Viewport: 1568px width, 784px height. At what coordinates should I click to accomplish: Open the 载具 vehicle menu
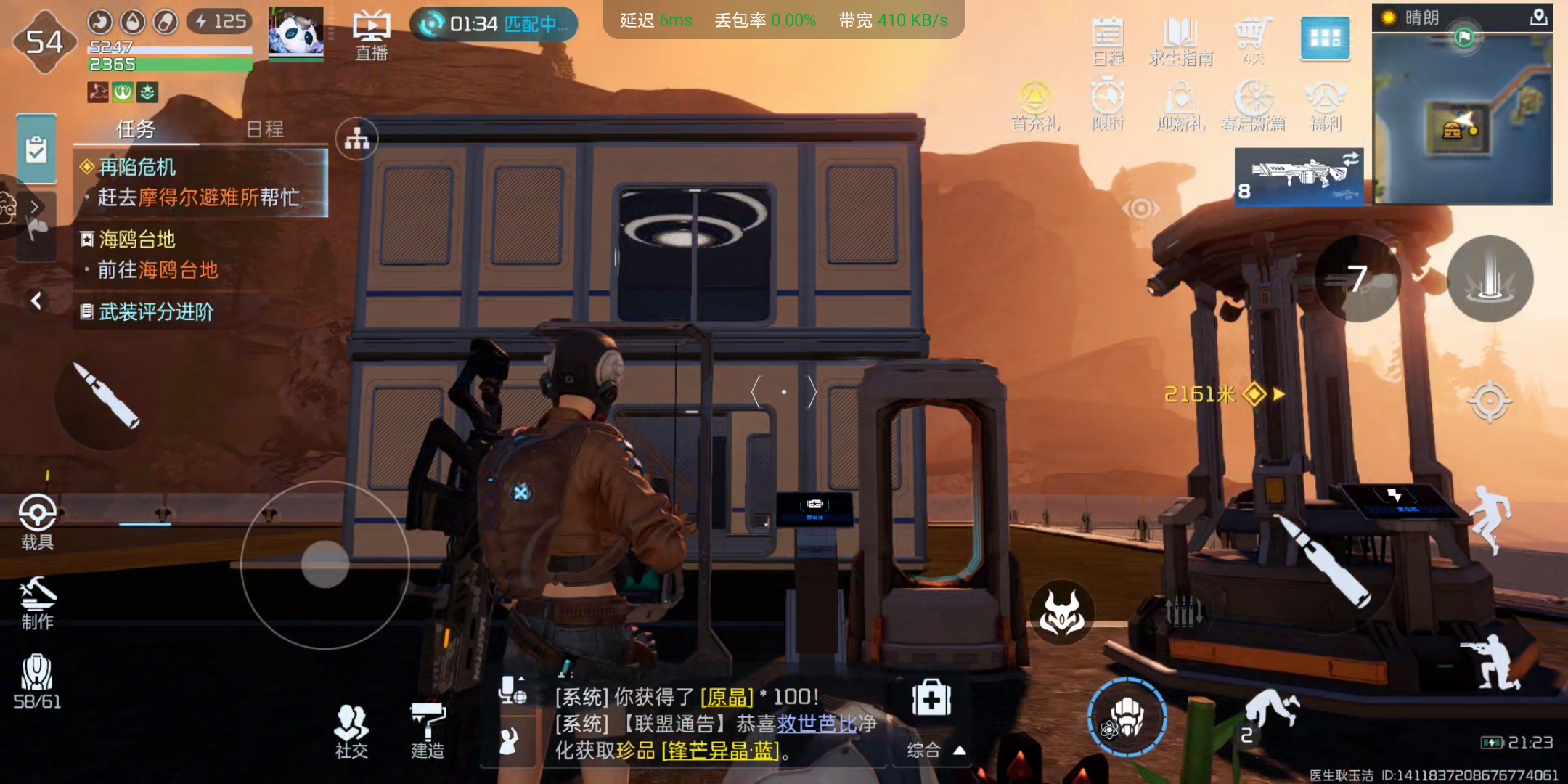37,521
